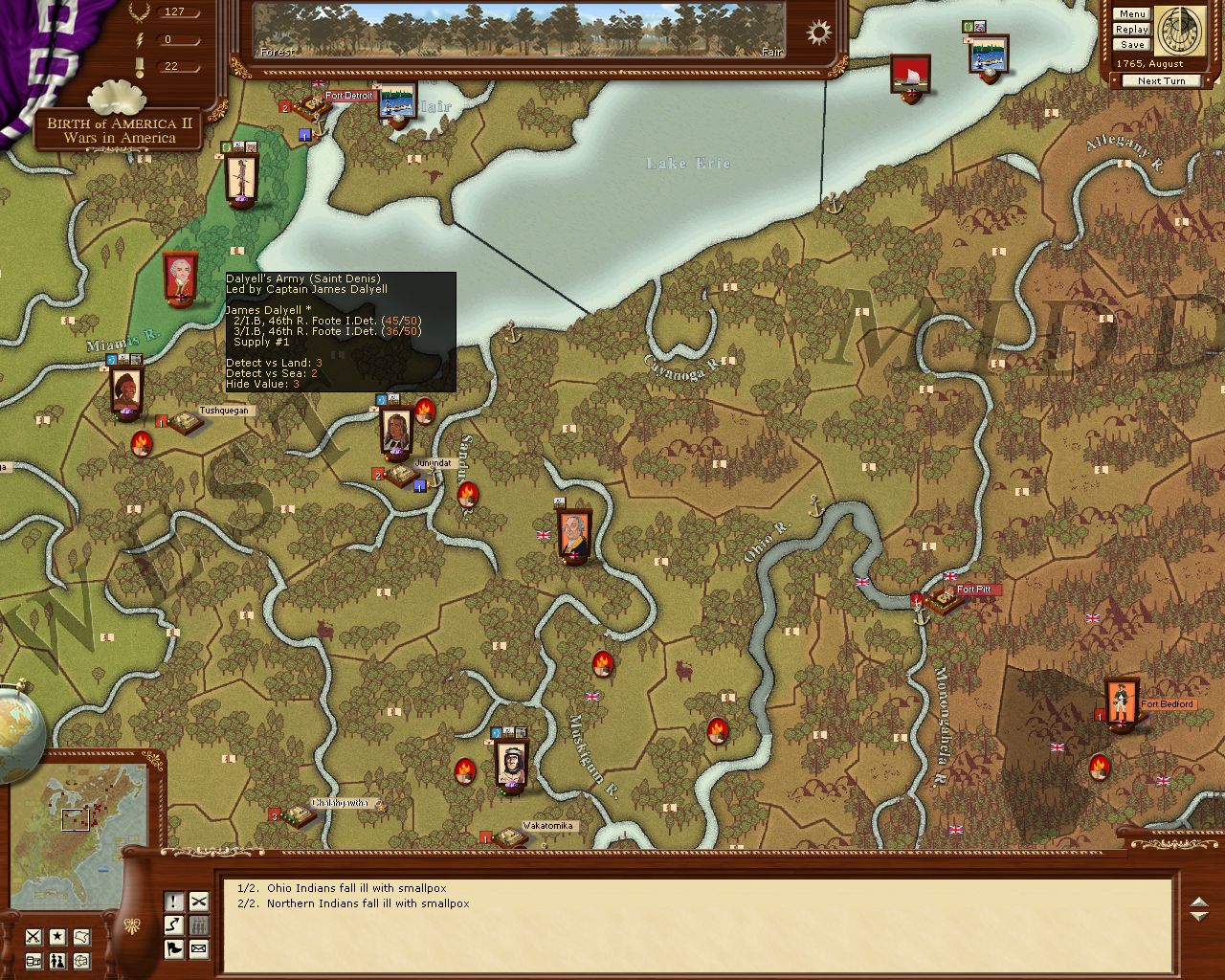Show battle messages with crossed sabres filter
The image size is (1225, 980).
(x=198, y=902)
